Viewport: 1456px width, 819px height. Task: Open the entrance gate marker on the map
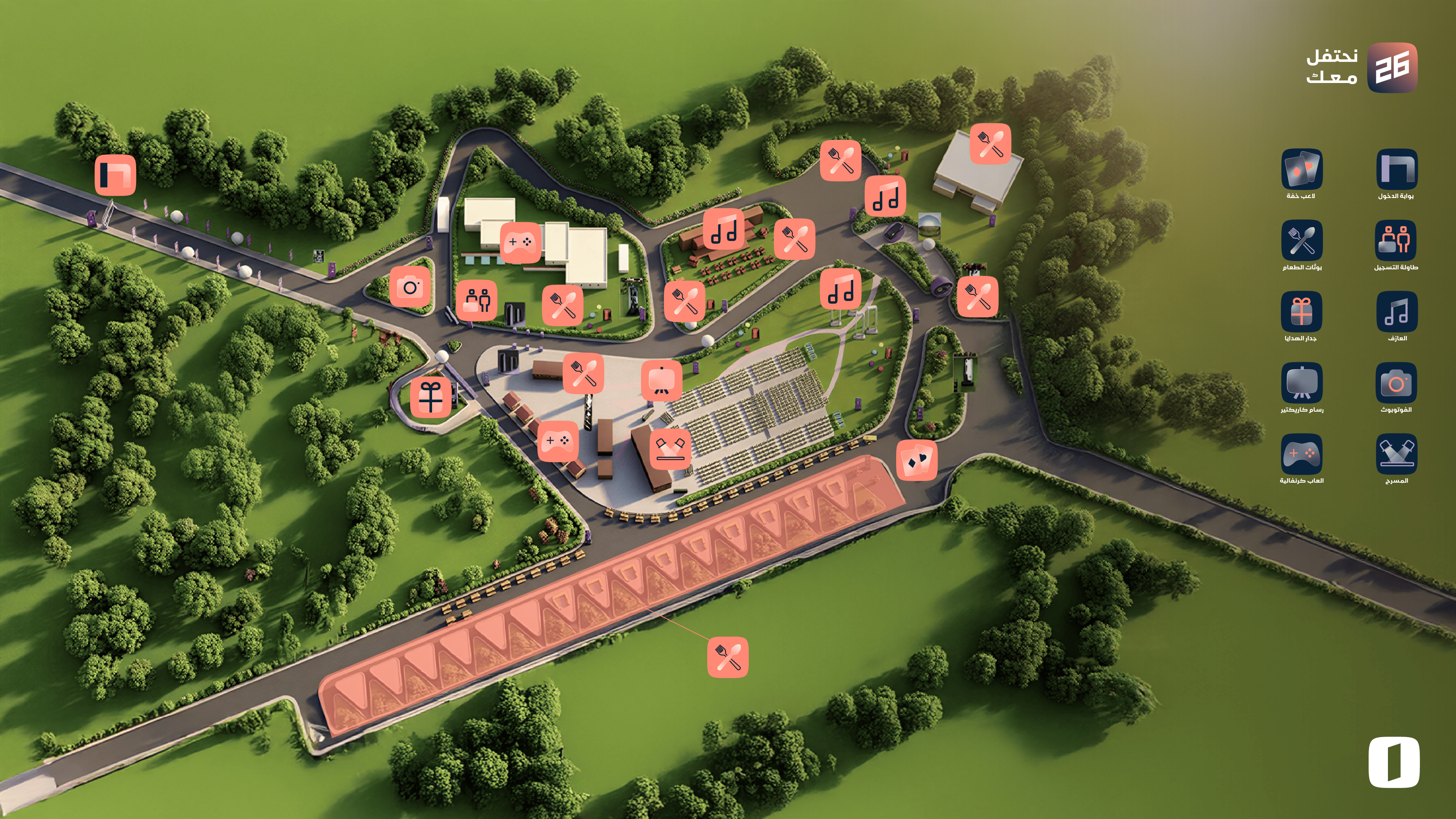pyautogui.click(x=115, y=175)
